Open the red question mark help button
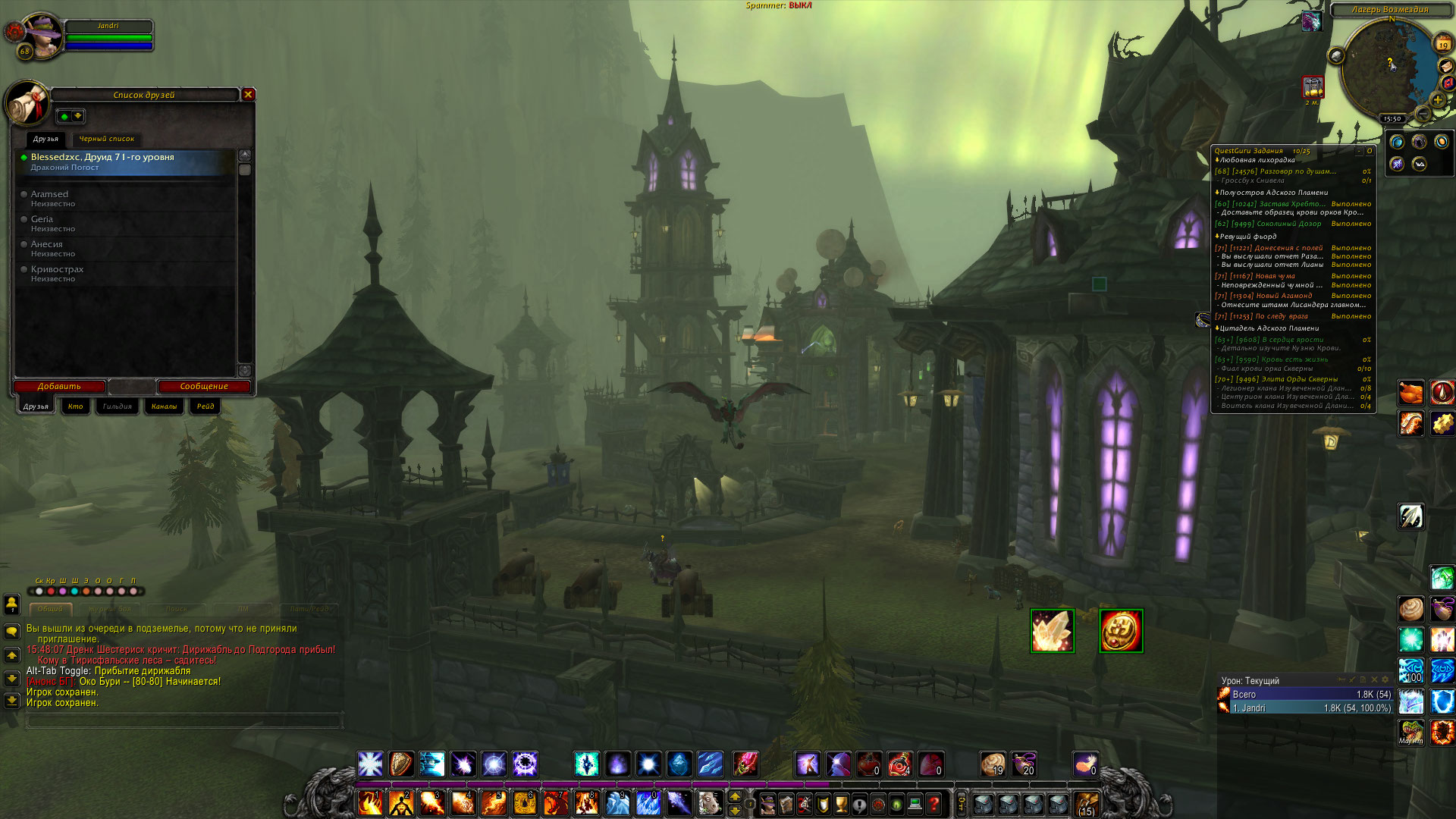This screenshot has height=819, width=1456. [x=934, y=803]
